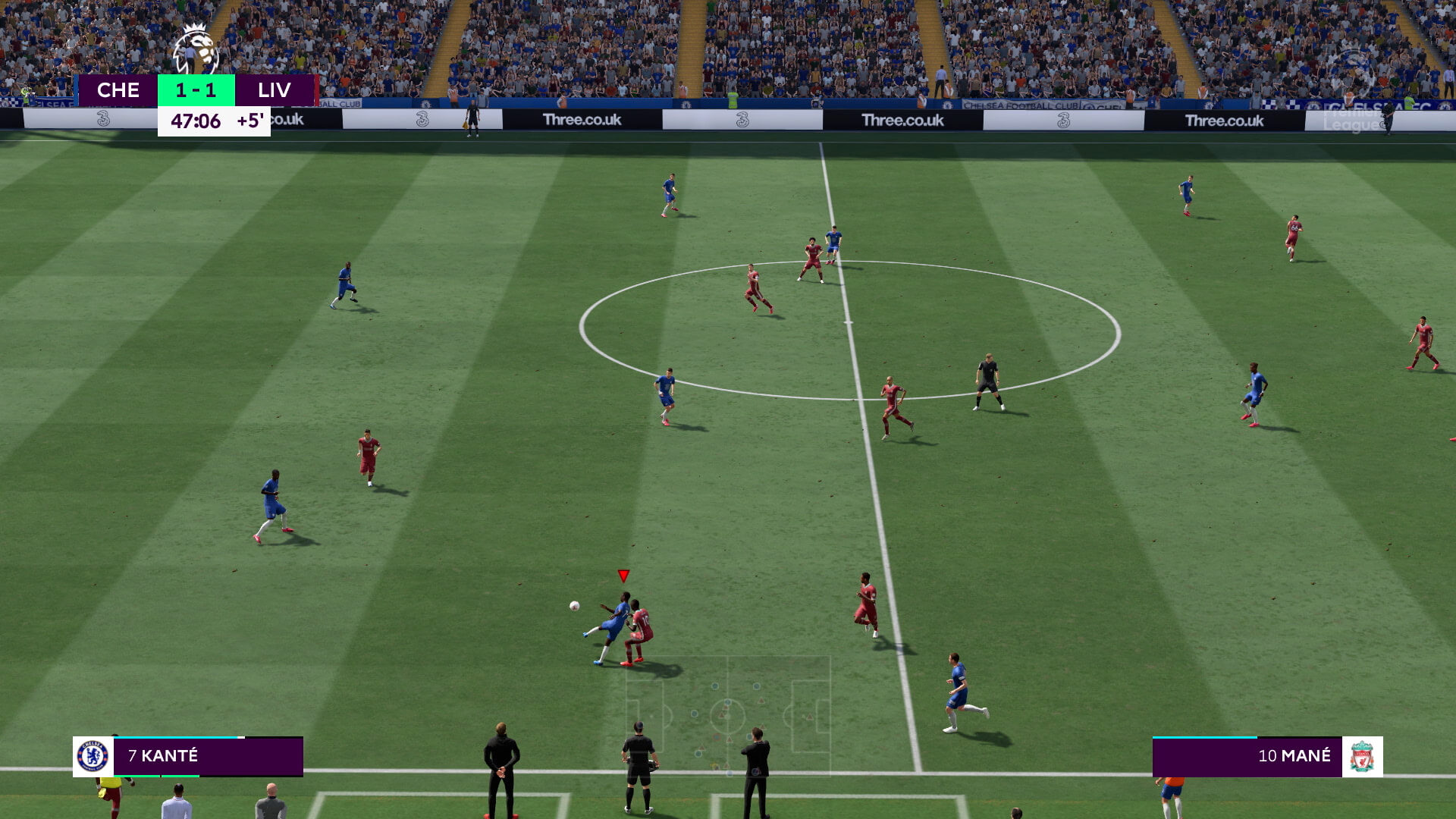1456x819 pixels.
Task: Click the Premier League lion logo
Action: point(196,50)
